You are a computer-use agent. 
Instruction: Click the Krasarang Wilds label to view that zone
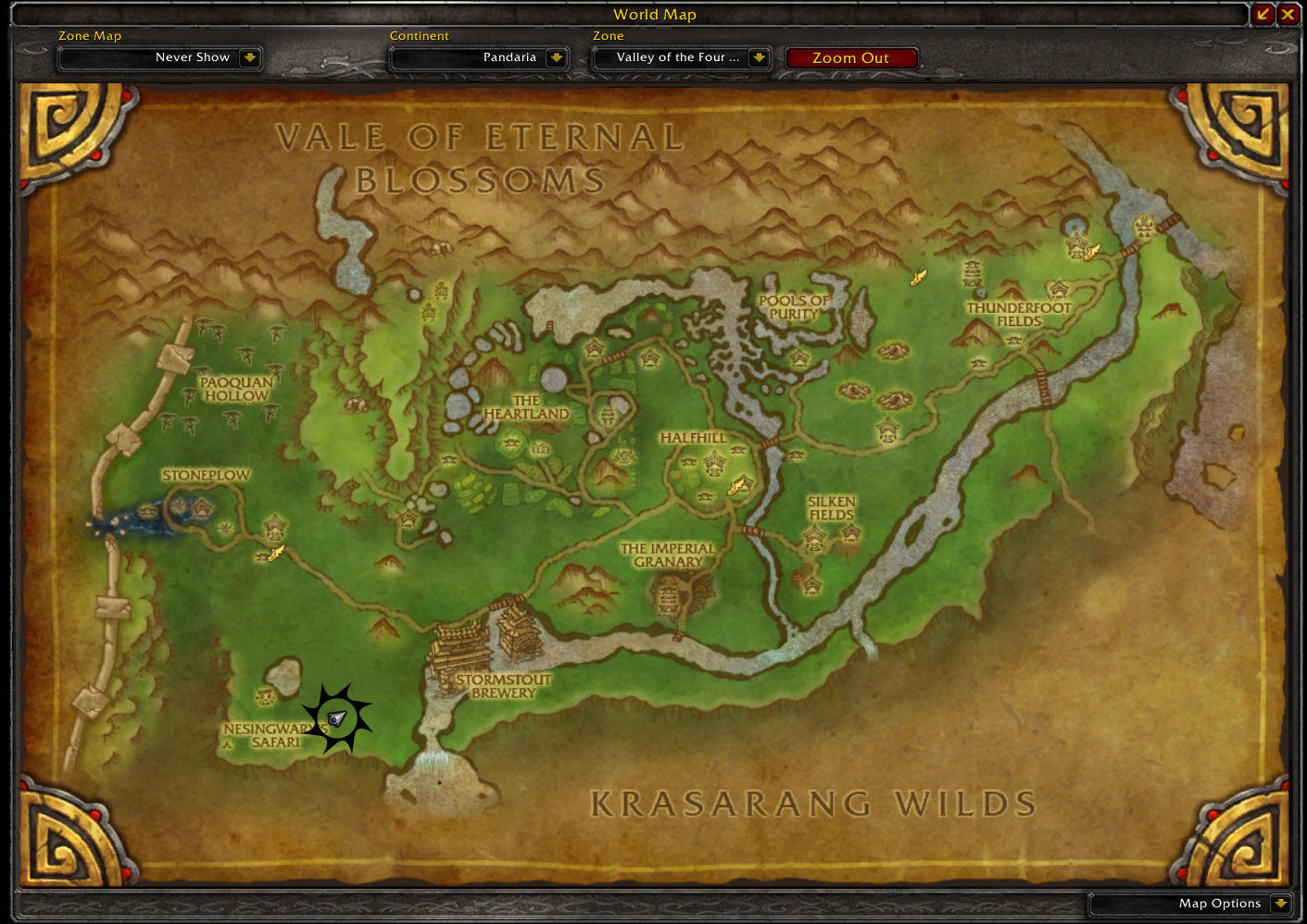pyautogui.click(x=812, y=804)
